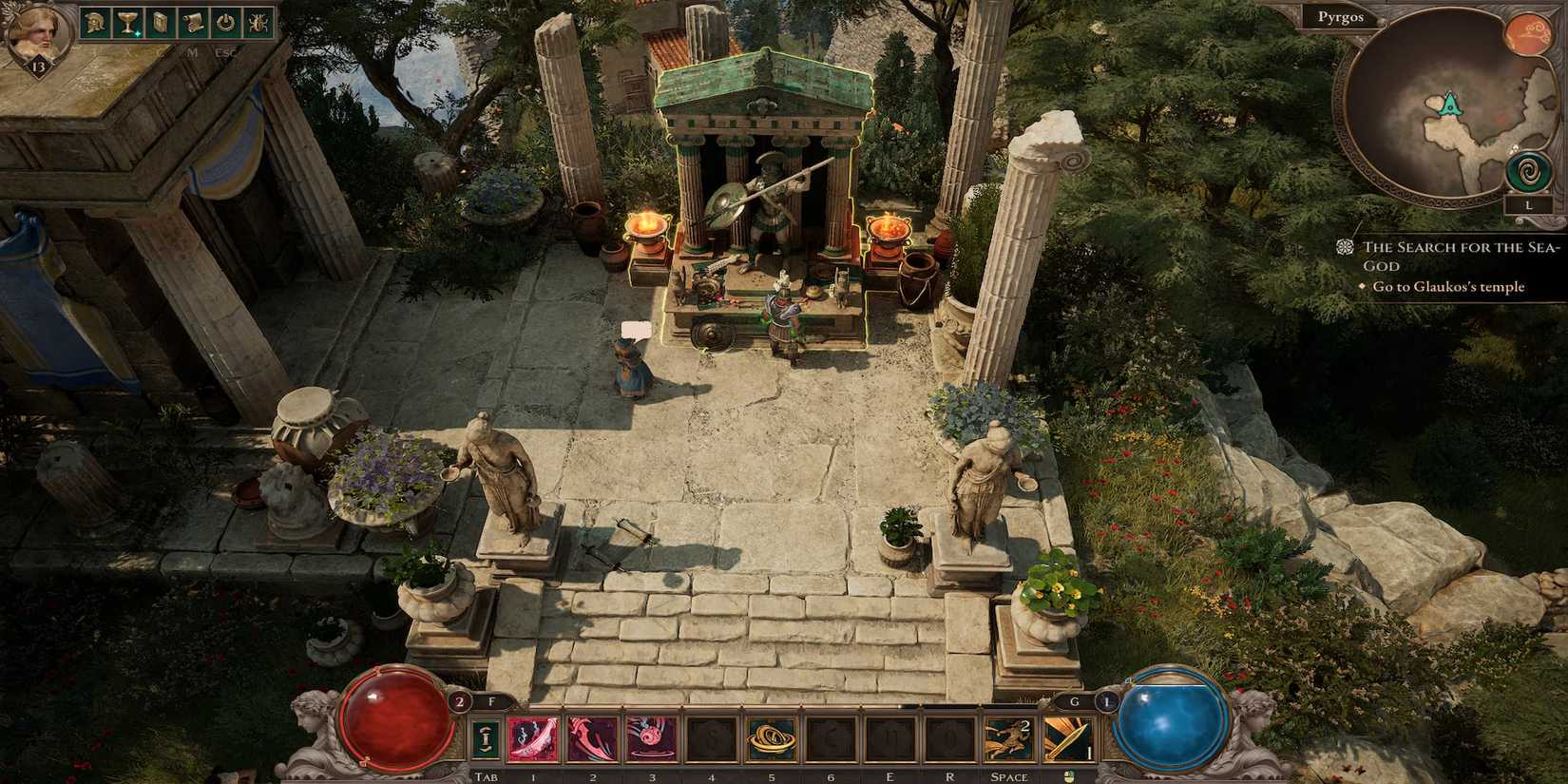
Task: Select the golden chalice icon in top-left menu
Action: pos(127,24)
